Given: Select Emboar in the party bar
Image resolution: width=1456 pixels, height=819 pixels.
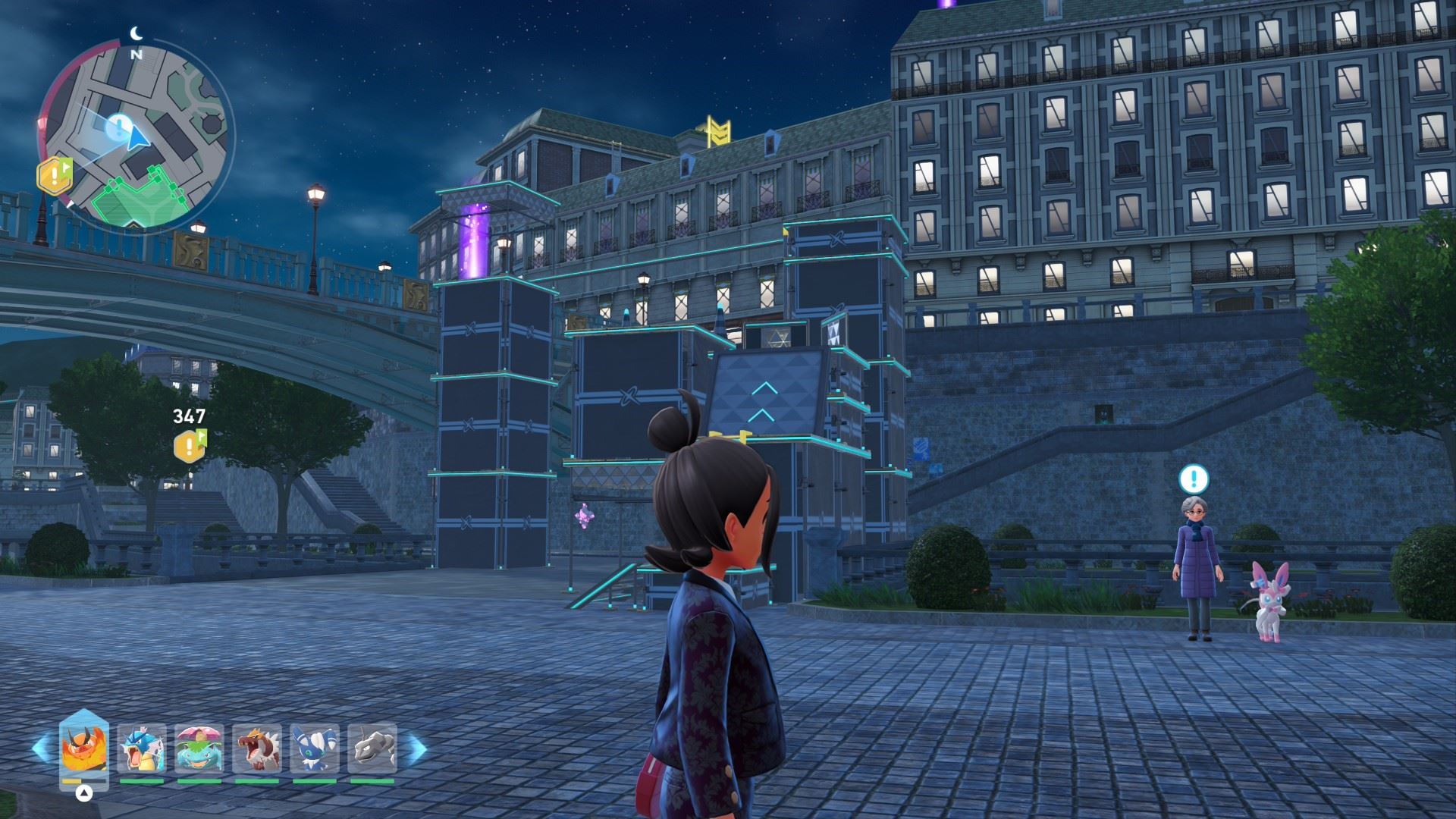Looking at the screenshot, I should 84,748.
